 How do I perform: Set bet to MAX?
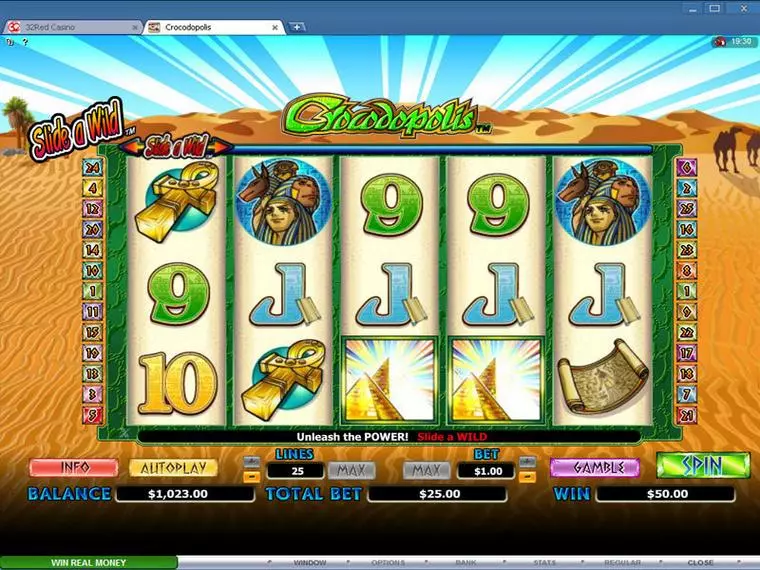click(x=427, y=470)
